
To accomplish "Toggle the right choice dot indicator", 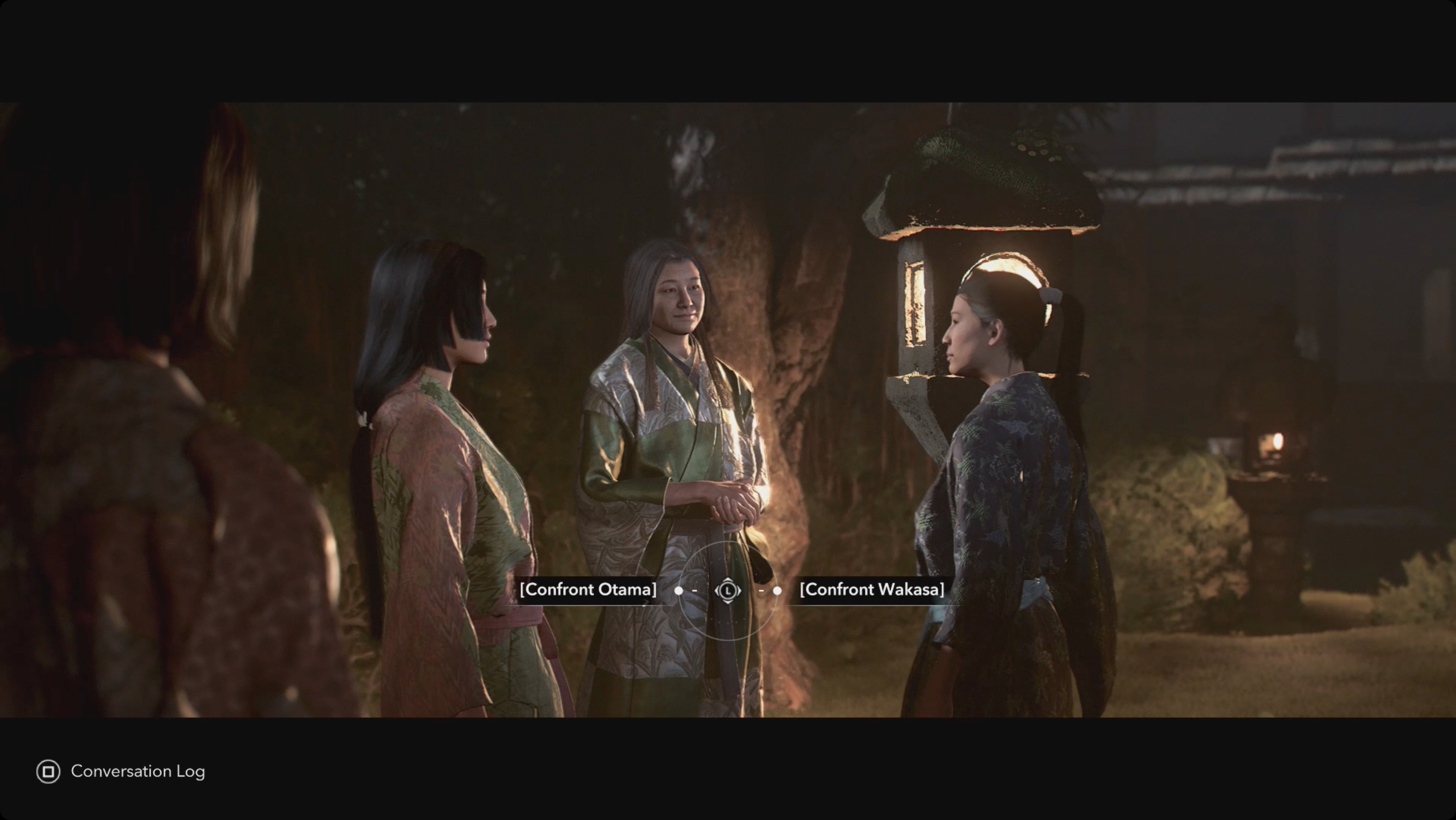I will coord(777,590).
